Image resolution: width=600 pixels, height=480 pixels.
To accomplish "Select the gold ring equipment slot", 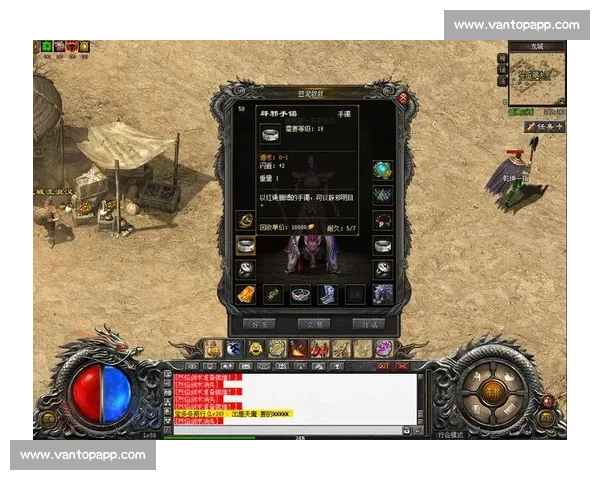I will [245, 220].
